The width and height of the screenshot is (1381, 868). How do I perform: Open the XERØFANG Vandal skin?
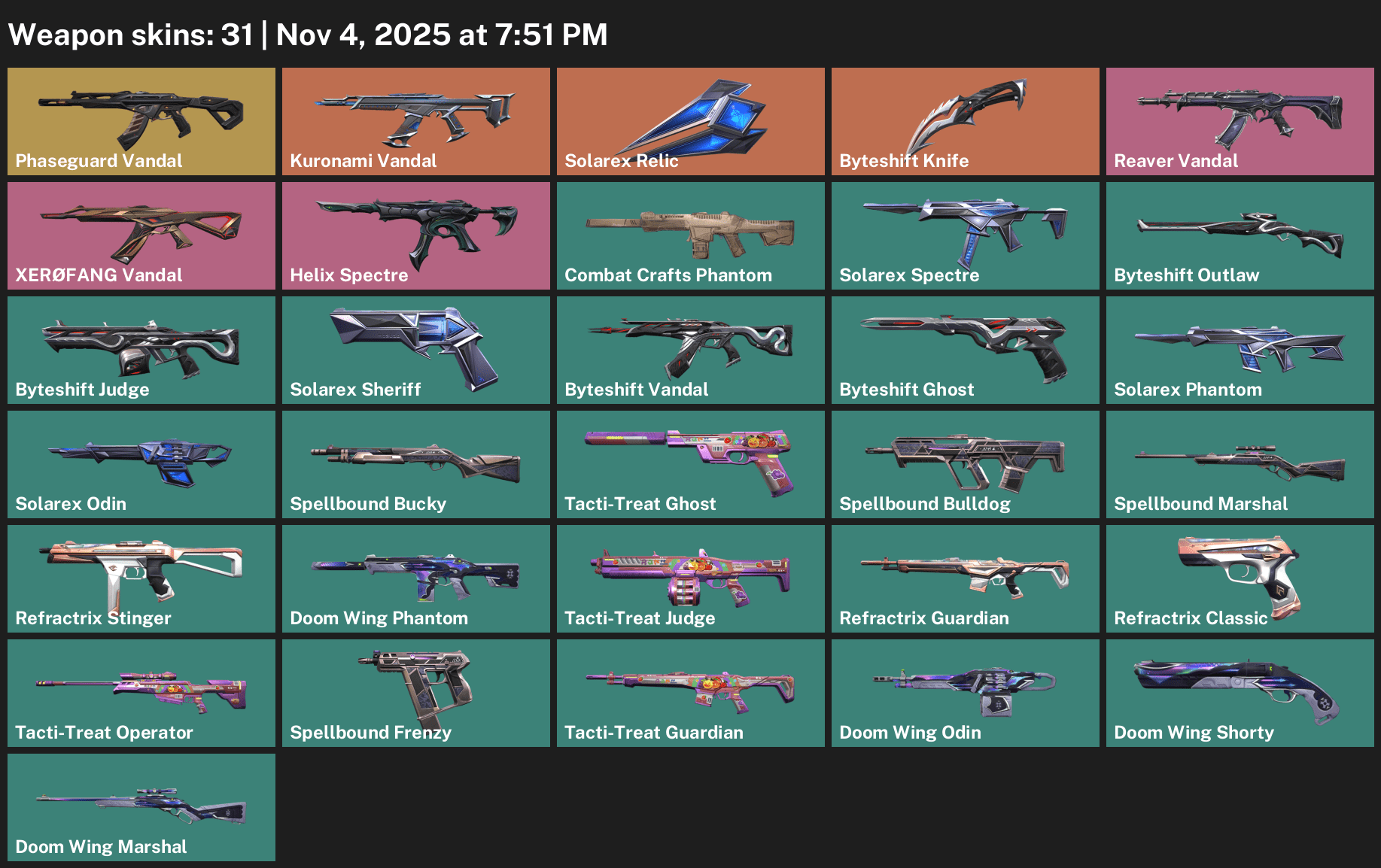pyautogui.click(x=141, y=235)
